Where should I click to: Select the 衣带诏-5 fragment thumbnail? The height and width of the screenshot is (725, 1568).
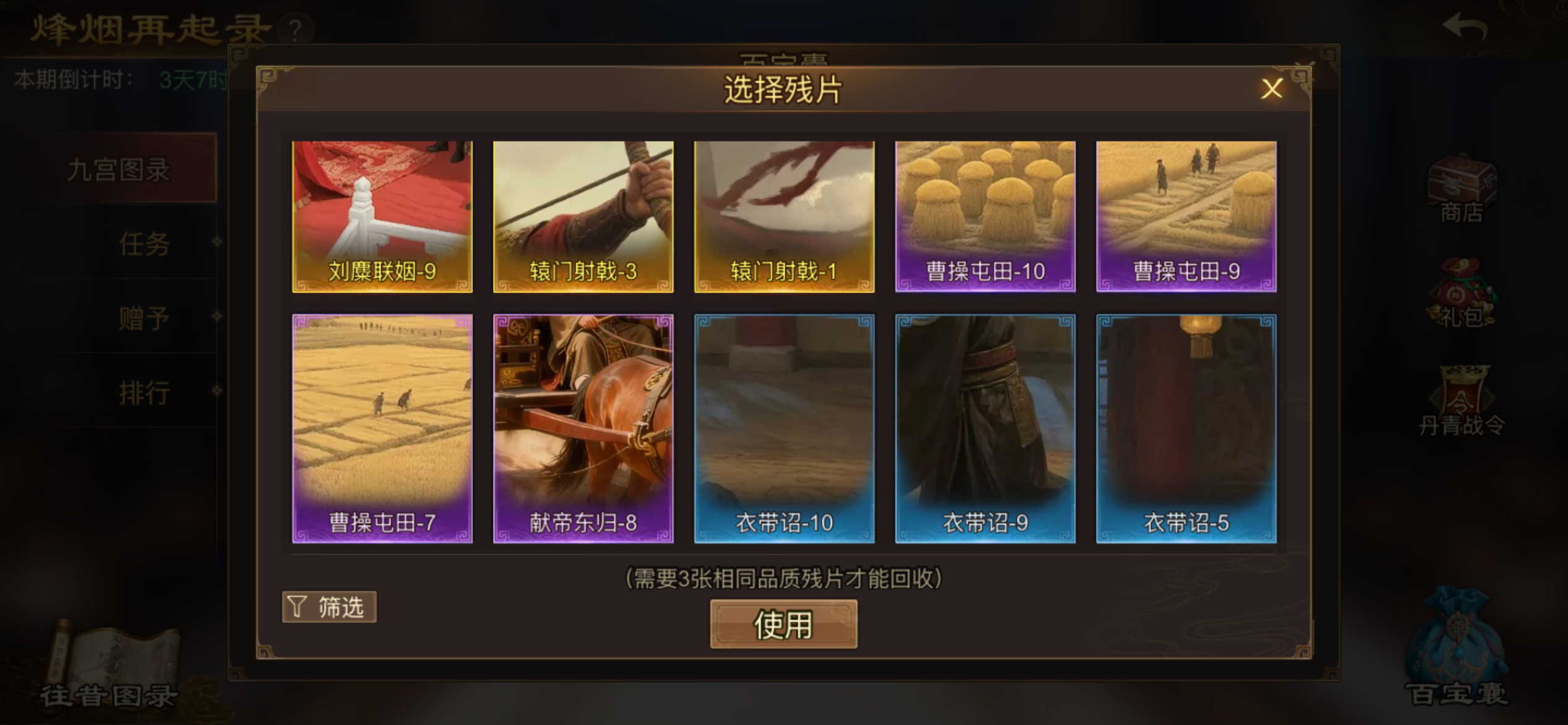tap(1186, 429)
